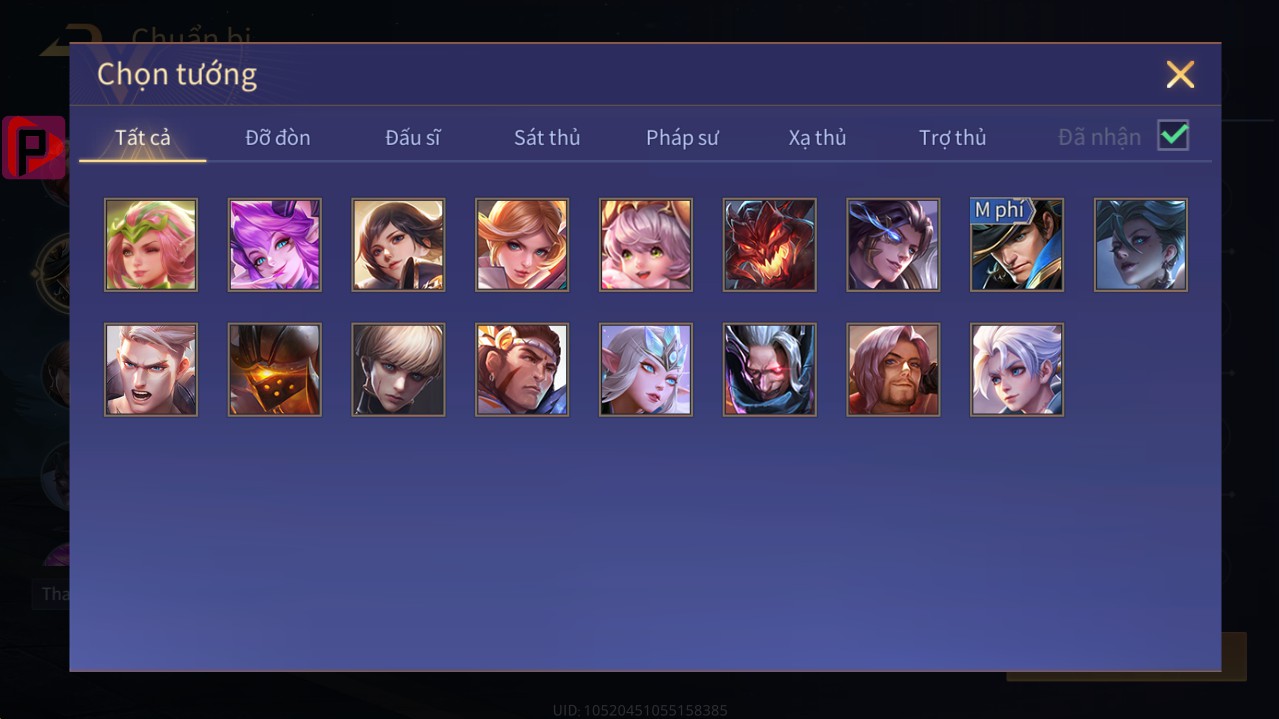Select the hero wearing a headband with face scar

[x=522, y=370]
